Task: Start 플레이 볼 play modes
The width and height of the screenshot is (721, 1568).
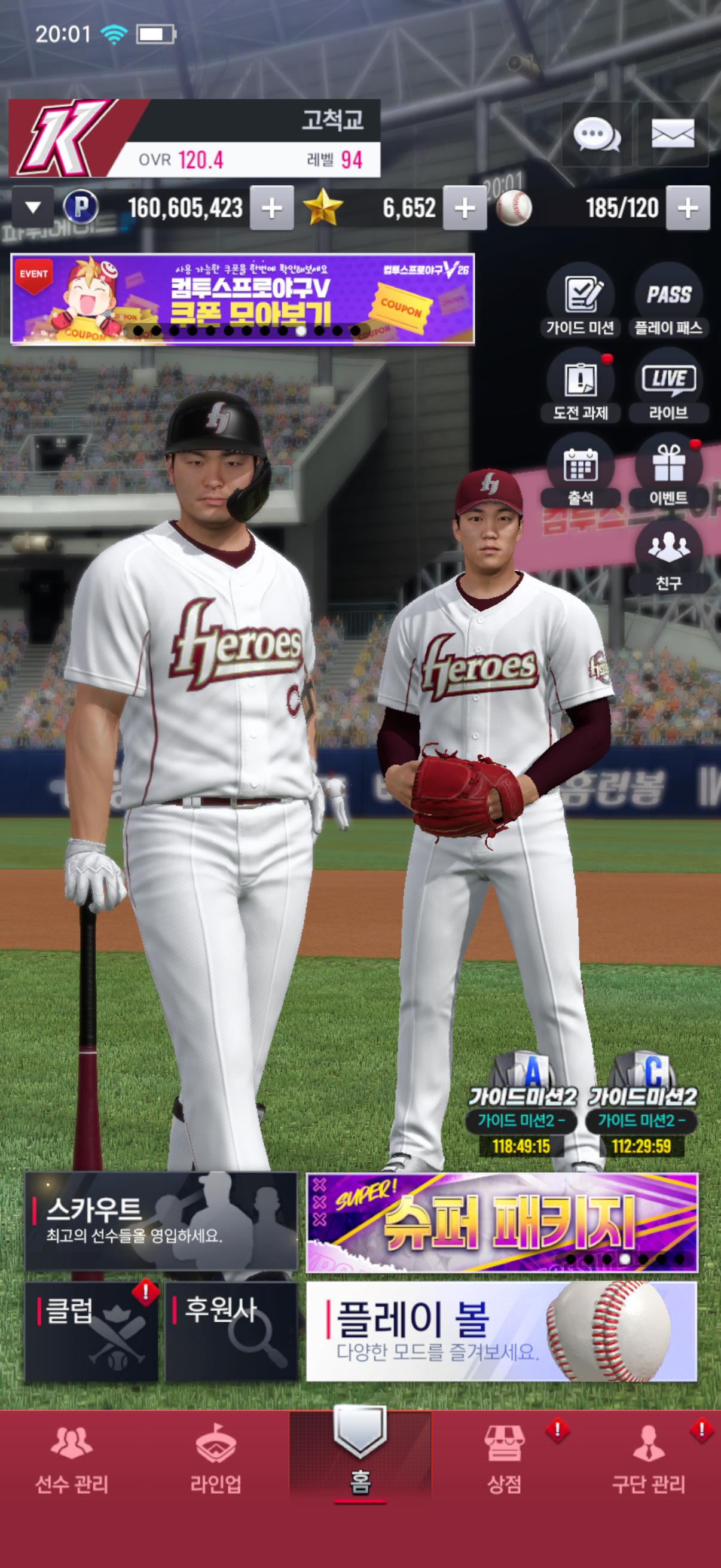Action: tap(502, 1331)
